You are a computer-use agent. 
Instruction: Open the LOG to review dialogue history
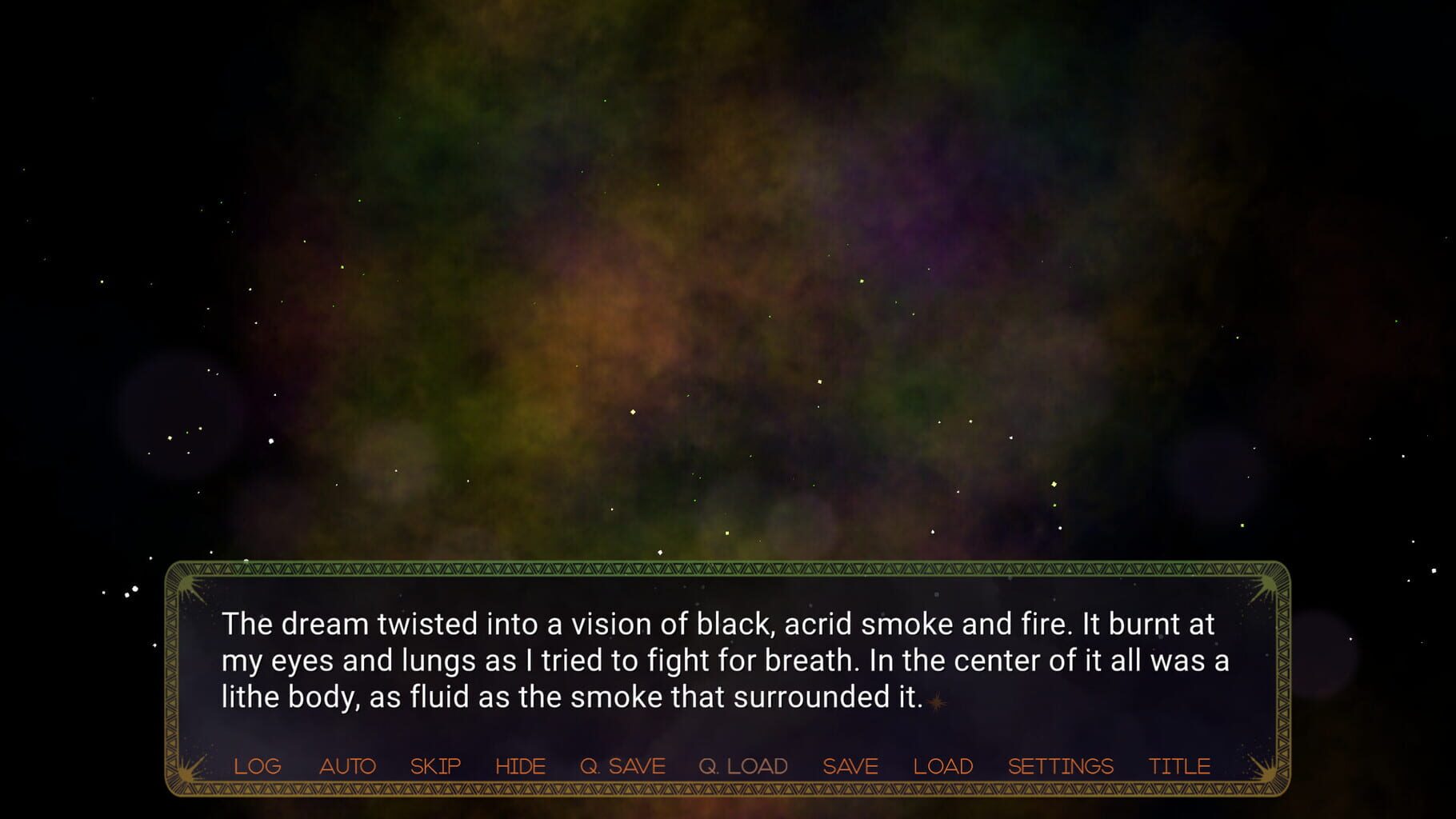(x=257, y=765)
